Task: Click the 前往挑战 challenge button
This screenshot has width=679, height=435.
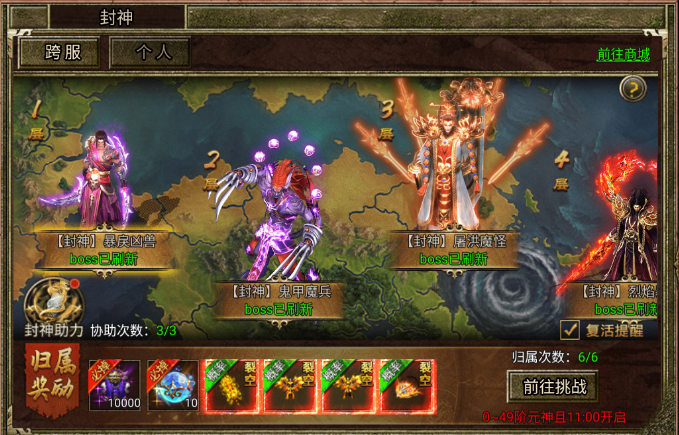Action: pyautogui.click(x=553, y=386)
